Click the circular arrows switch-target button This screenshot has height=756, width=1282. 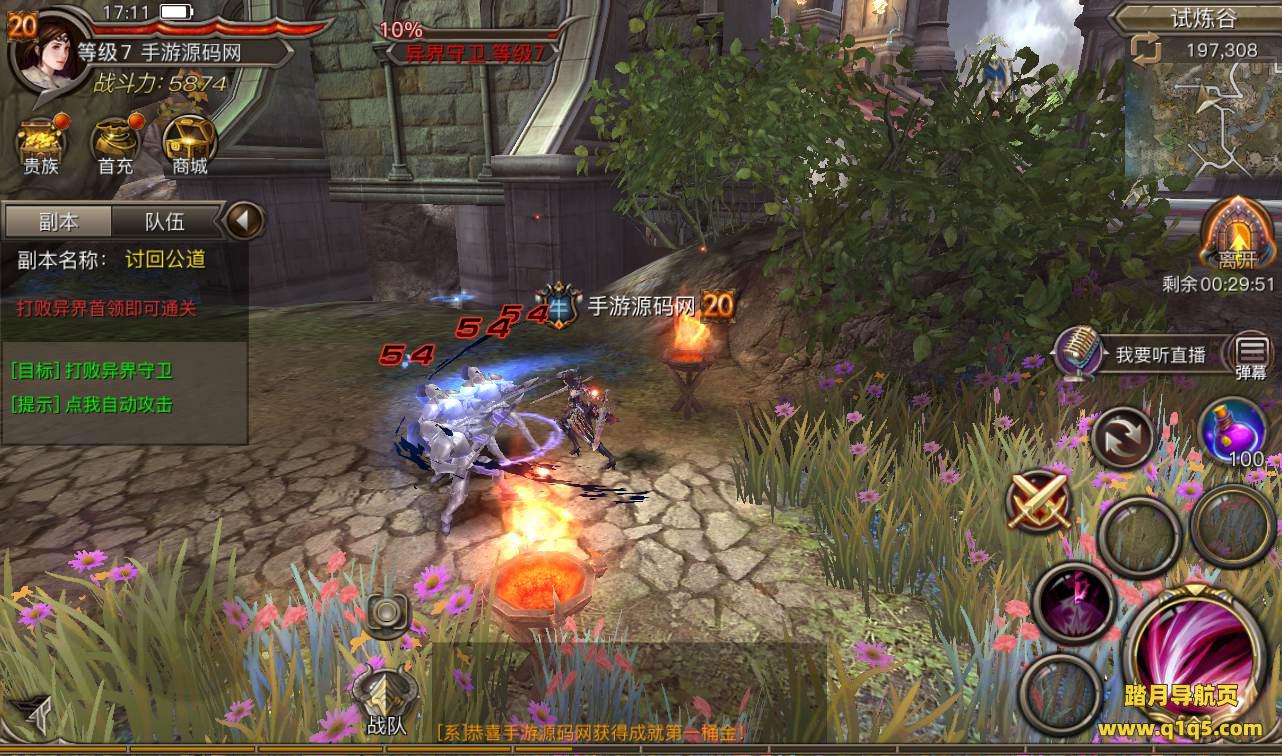[1121, 435]
